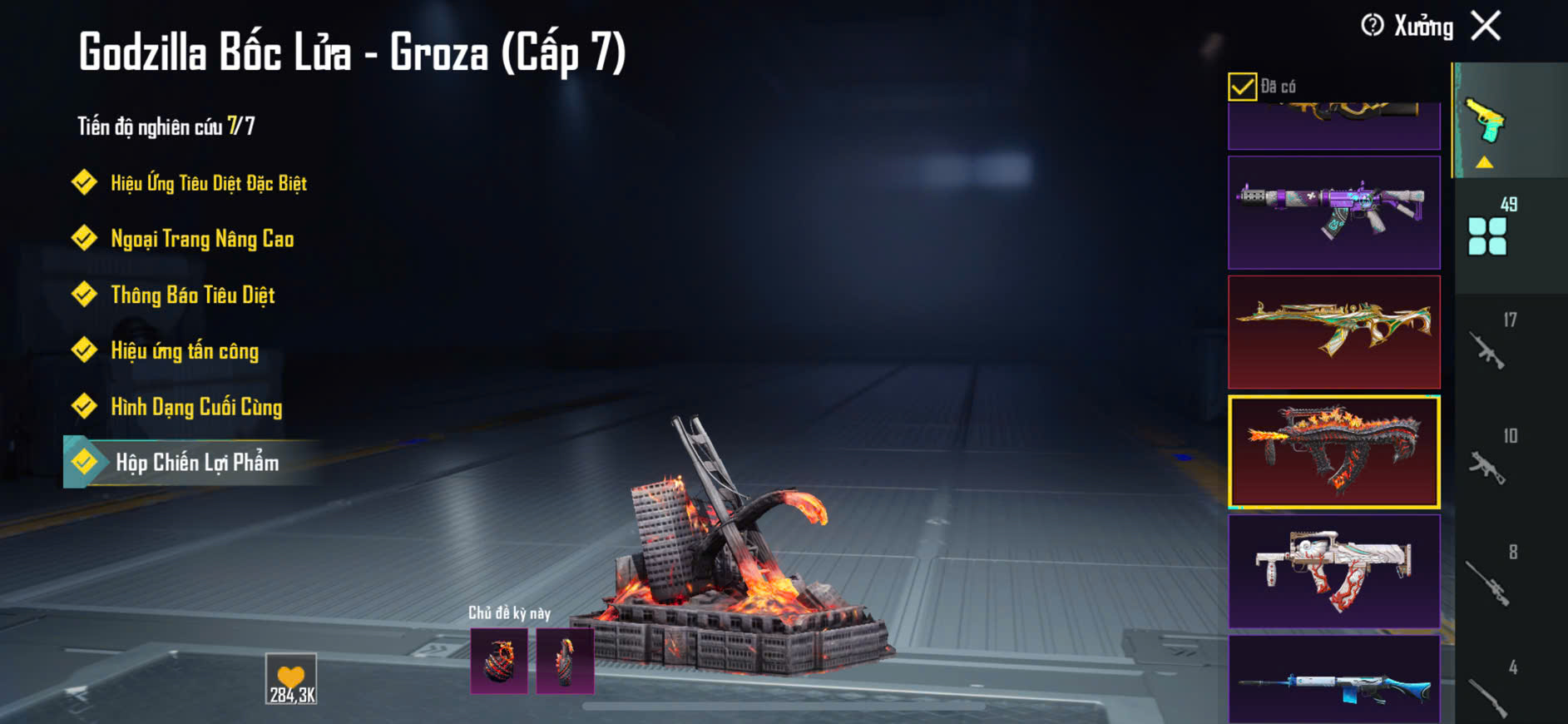View the Hình Dạng Cuối Cùng entry
This screenshot has height=724, width=1568.
pos(196,406)
